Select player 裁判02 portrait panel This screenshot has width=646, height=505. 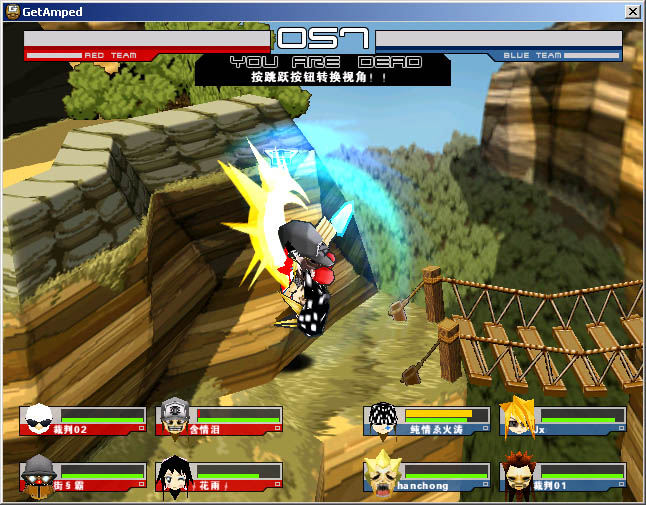tap(83, 420)
